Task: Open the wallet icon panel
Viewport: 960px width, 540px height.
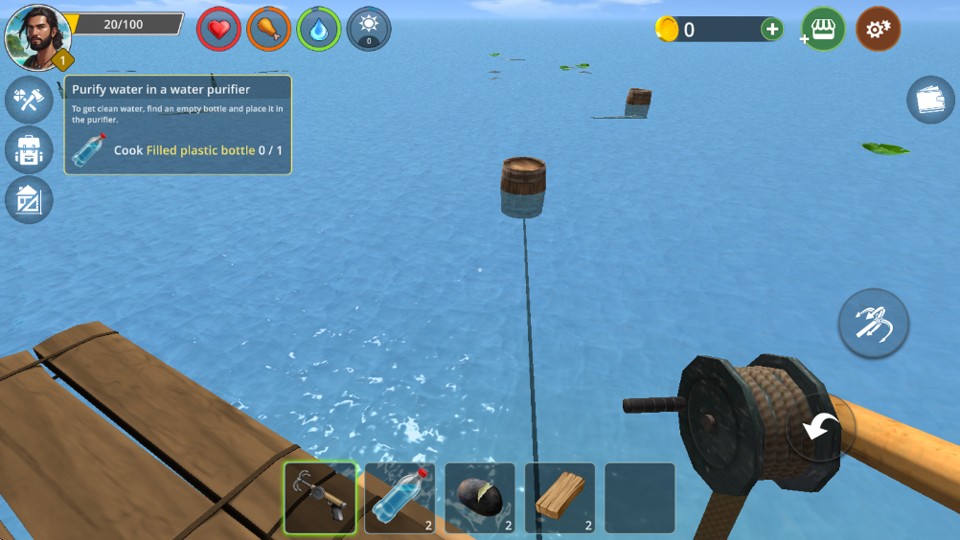Action: coord(930,100)
